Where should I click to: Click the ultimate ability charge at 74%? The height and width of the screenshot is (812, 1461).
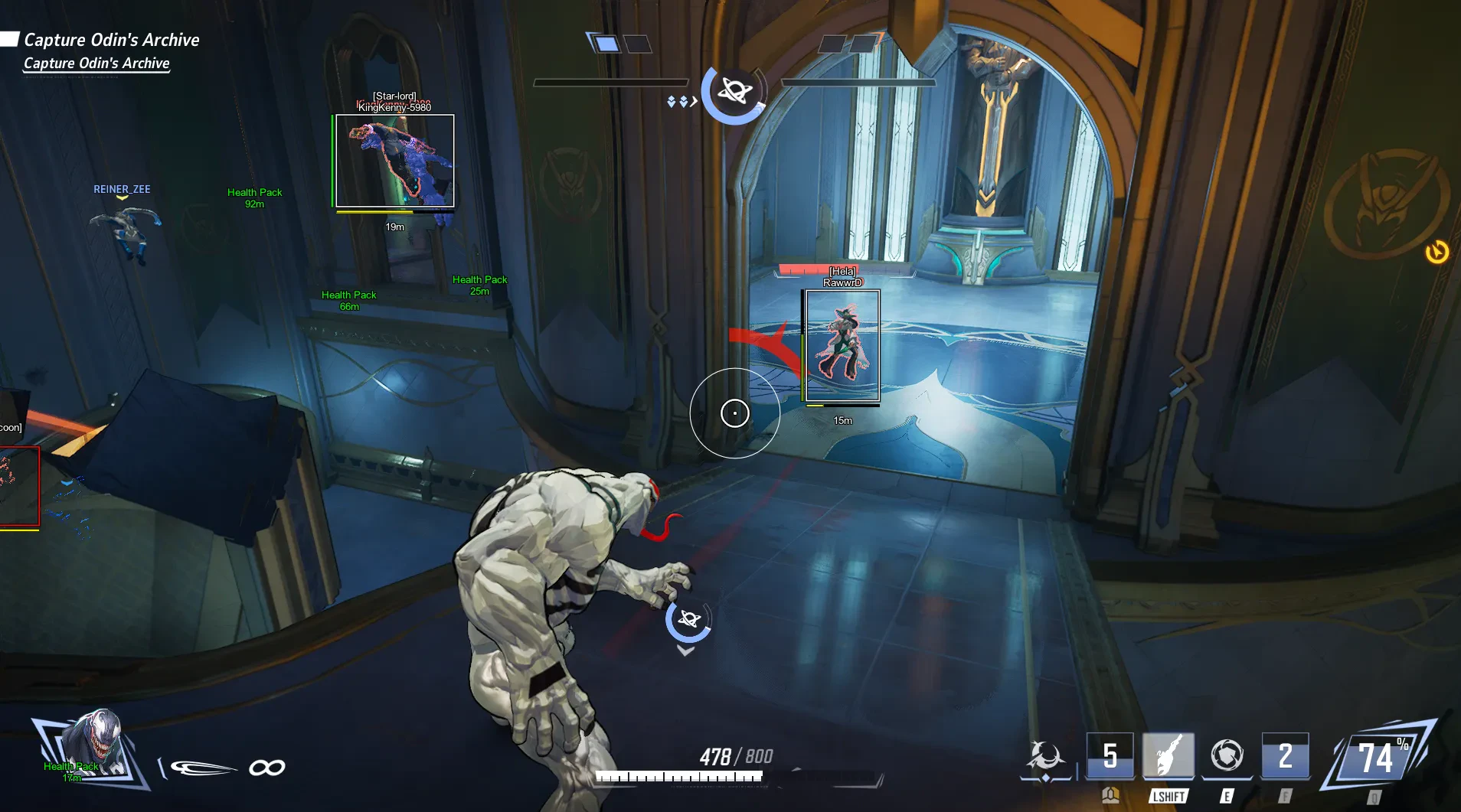coord(1377,758)
